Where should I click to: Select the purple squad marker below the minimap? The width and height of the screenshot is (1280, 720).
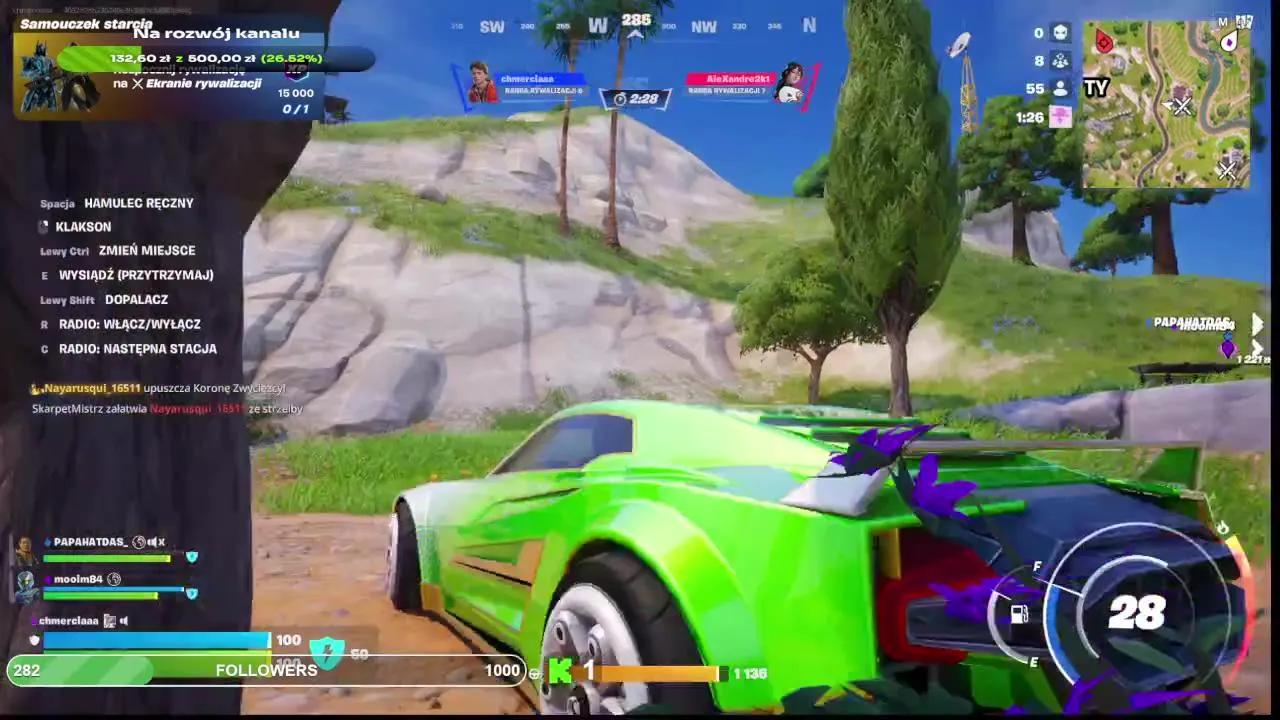pyautogui.click(x=1228, y=350)
